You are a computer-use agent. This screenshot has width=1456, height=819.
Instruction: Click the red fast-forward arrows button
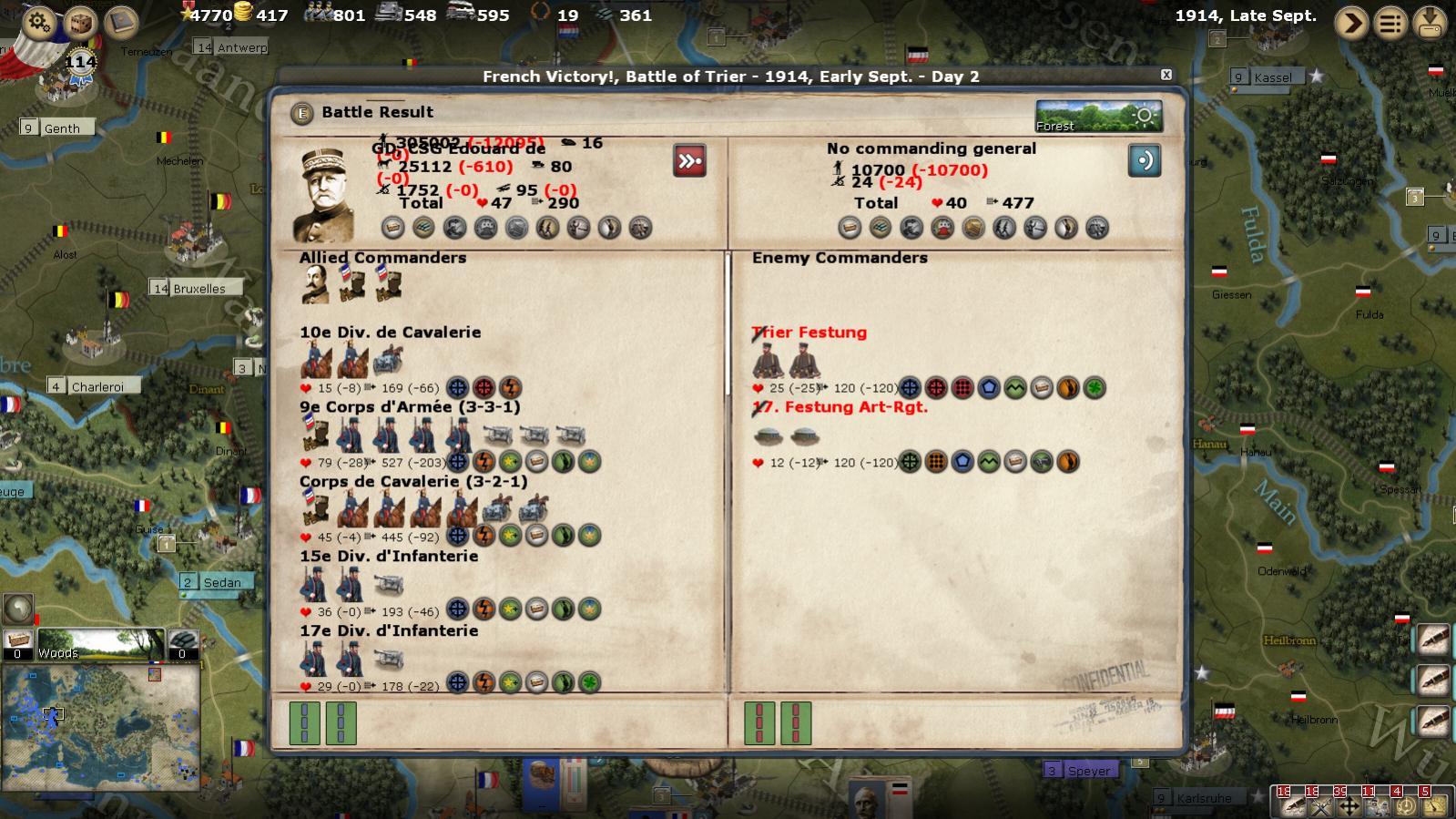[x=689, y=161]
